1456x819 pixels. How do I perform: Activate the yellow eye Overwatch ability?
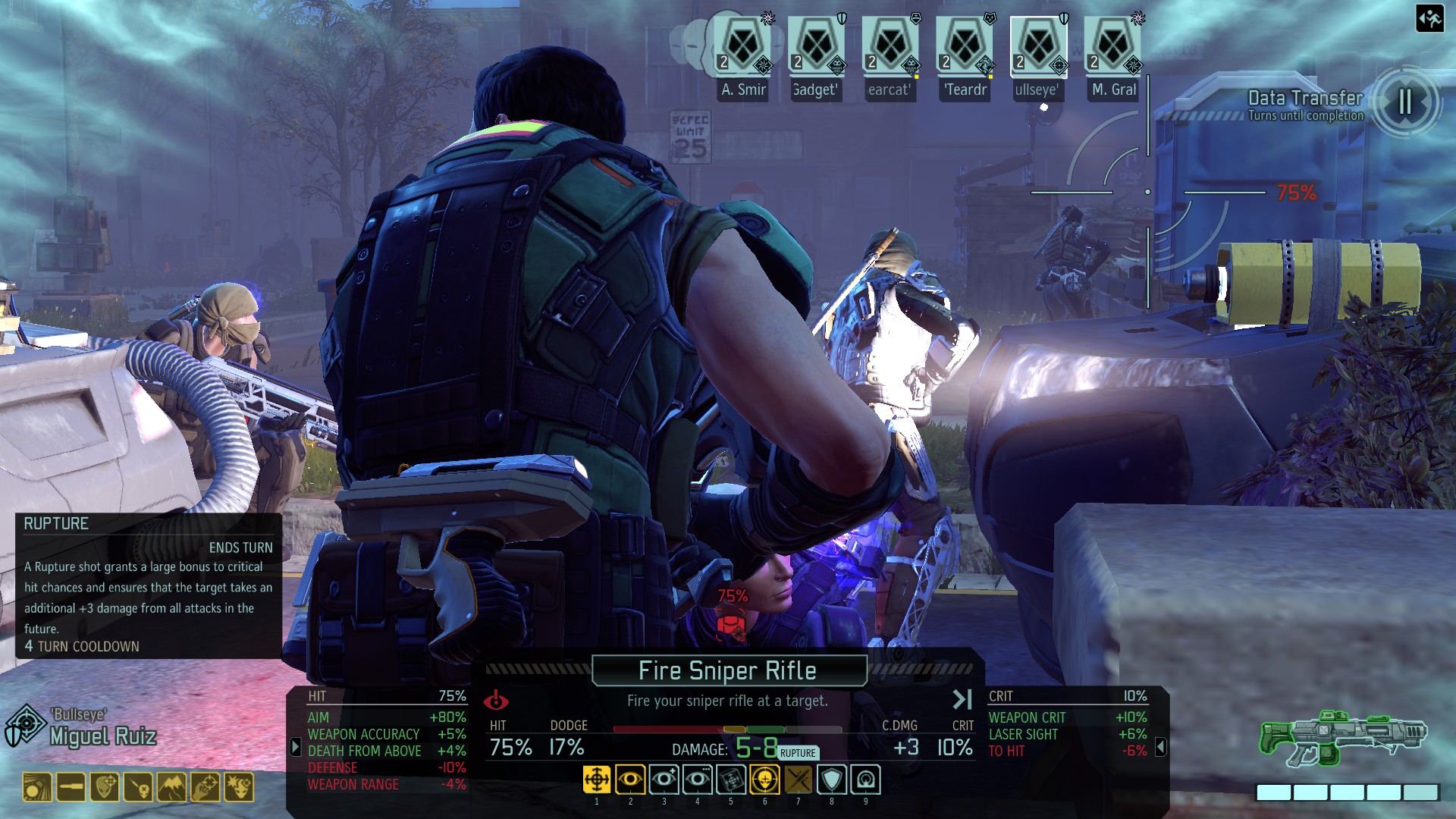point(630,780)
